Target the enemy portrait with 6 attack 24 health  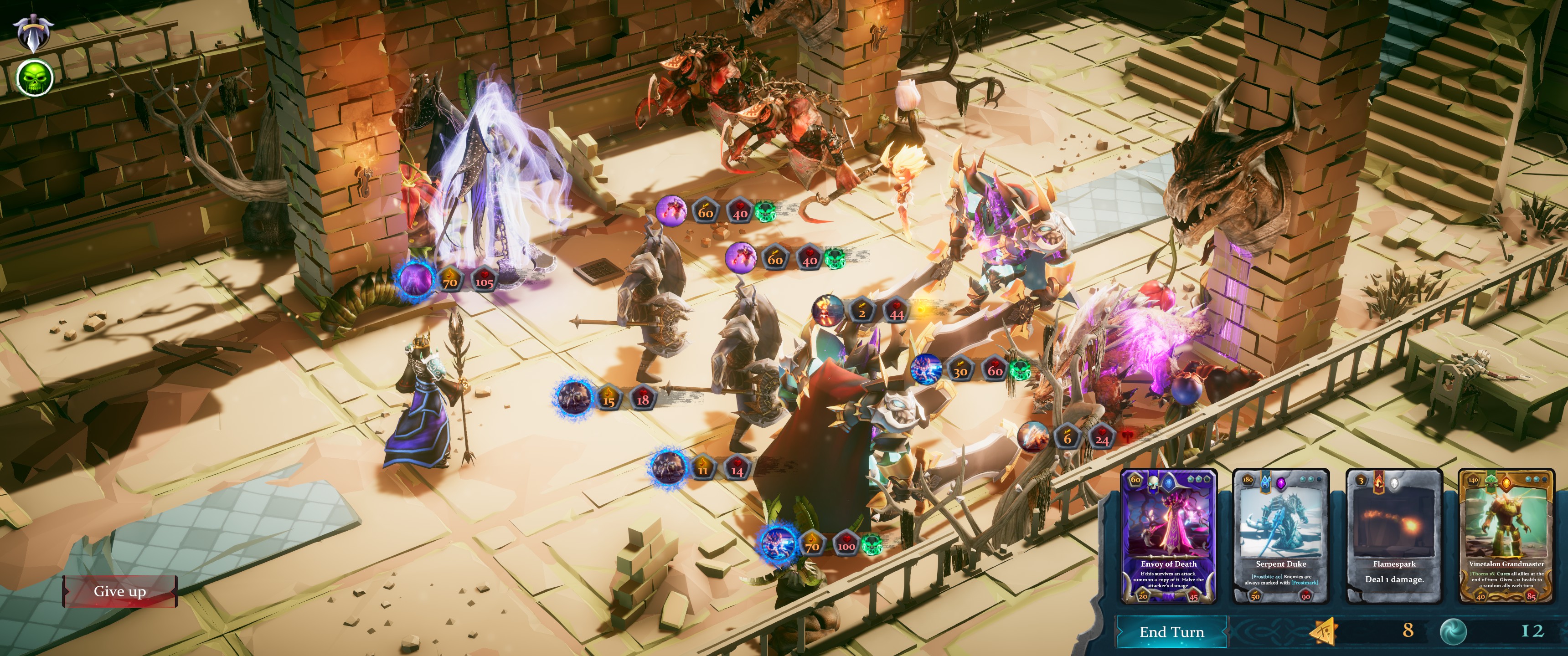[x=1033, y=437]
